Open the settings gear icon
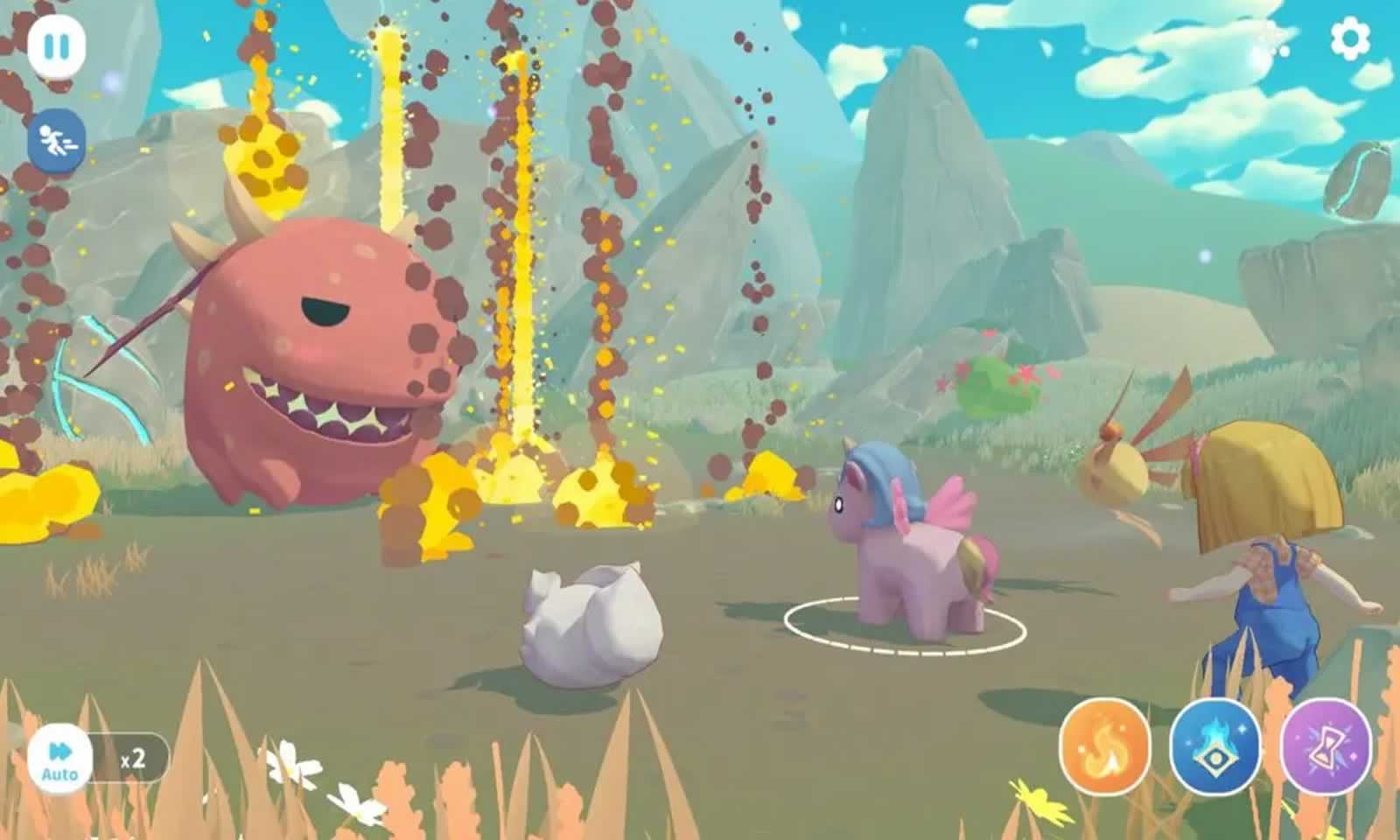 tap(1348, 38)
